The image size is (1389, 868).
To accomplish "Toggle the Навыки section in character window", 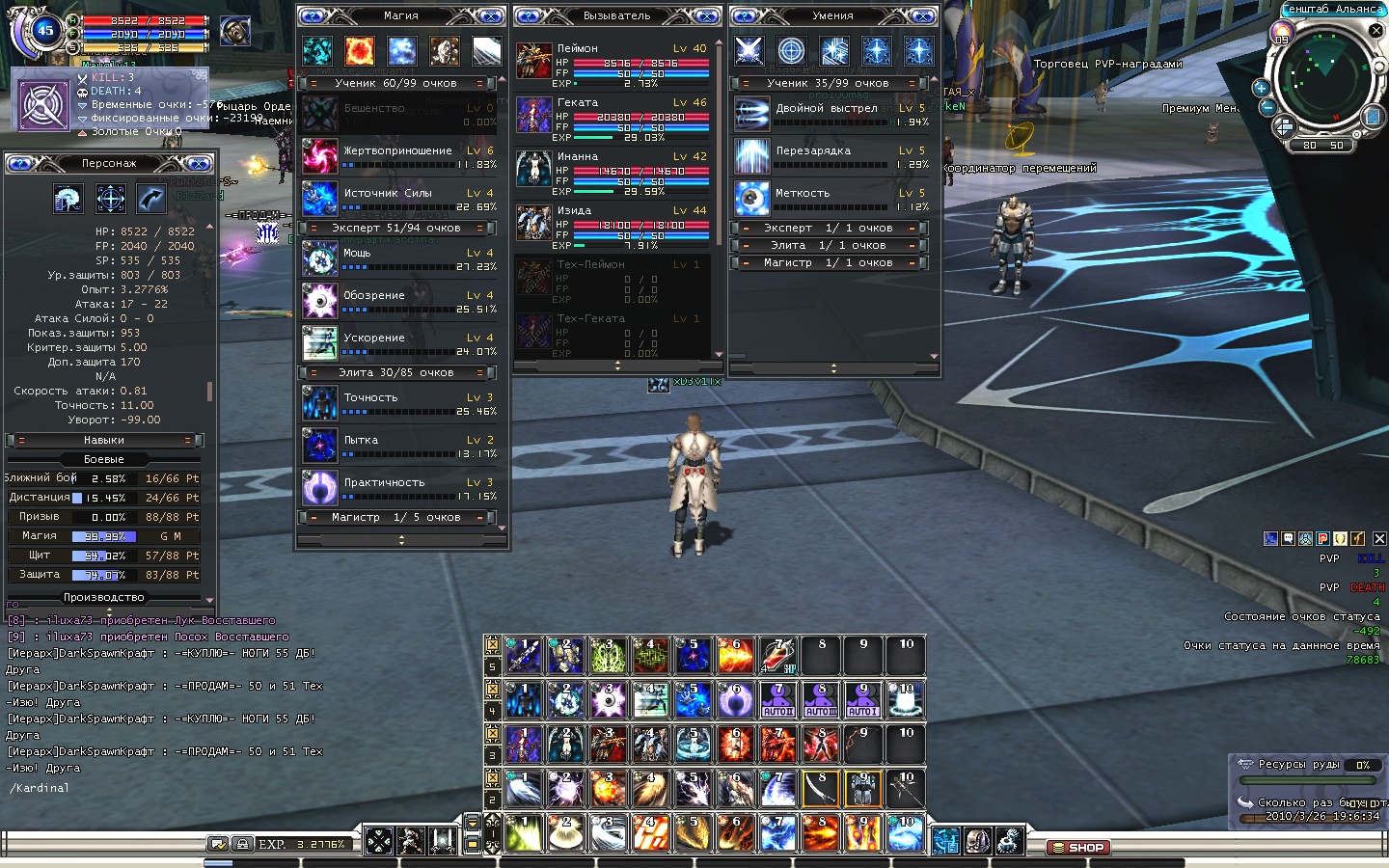I will pyautogui.click(x=104, y=441).
